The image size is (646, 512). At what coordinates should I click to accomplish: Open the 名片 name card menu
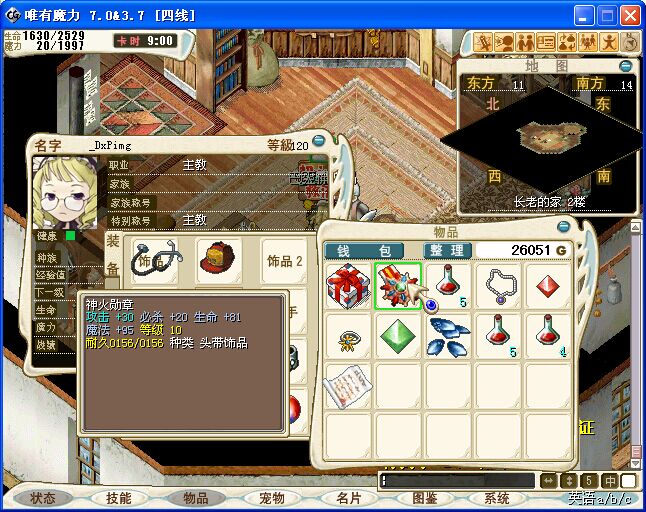(x=348, y=498)
